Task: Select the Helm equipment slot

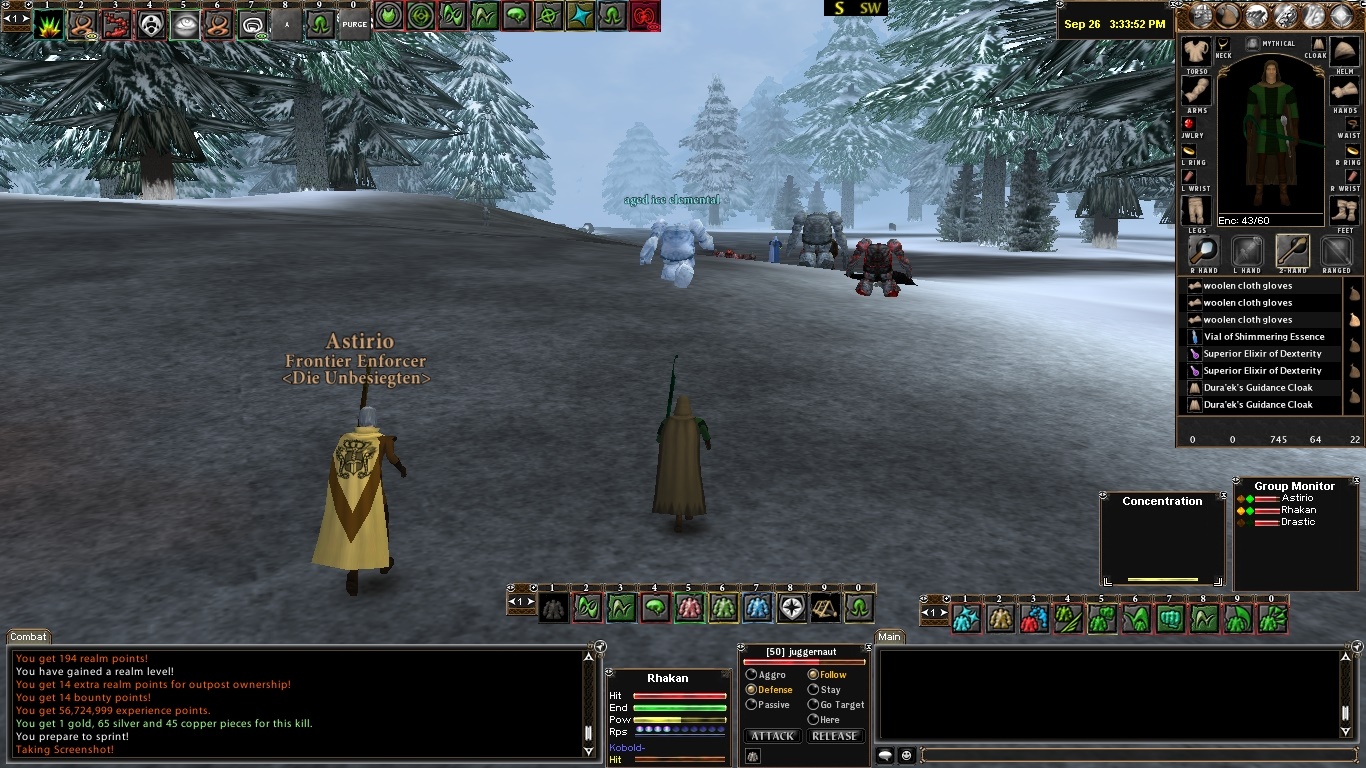Action: pyautogui.click(x=1345, y=54)
